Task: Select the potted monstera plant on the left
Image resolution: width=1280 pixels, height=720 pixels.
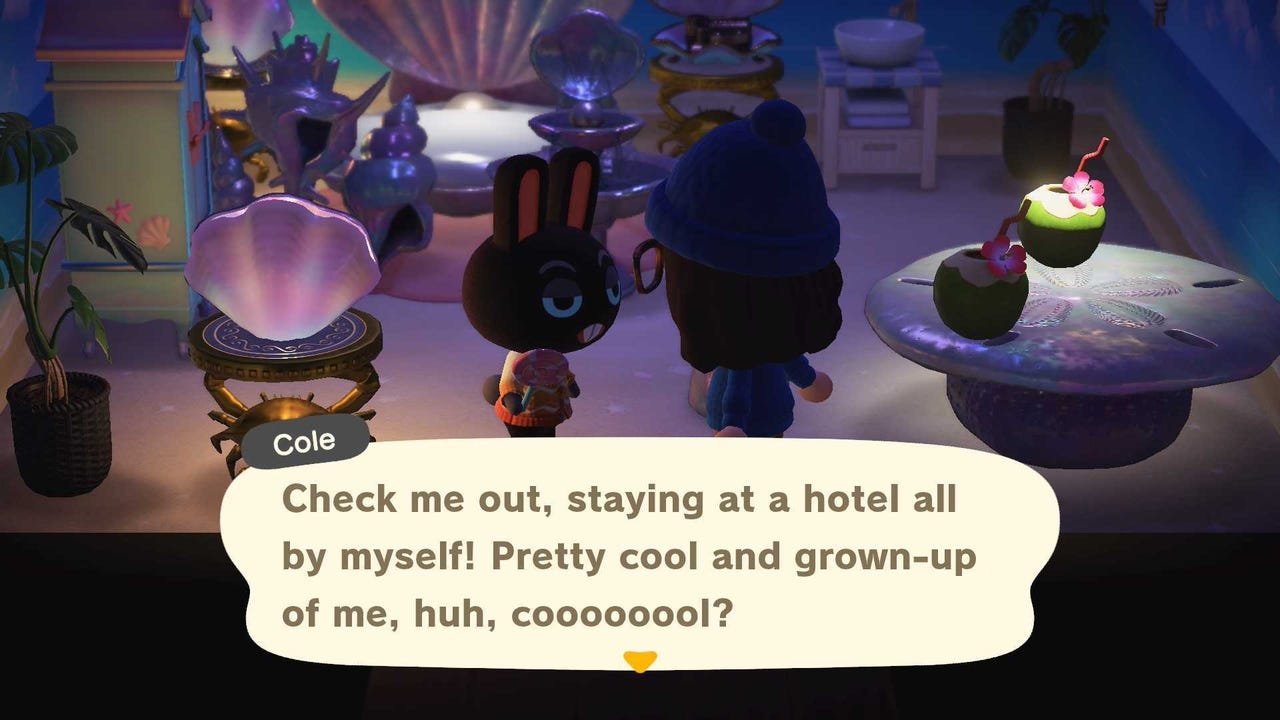Action: [x=60, y=230]
